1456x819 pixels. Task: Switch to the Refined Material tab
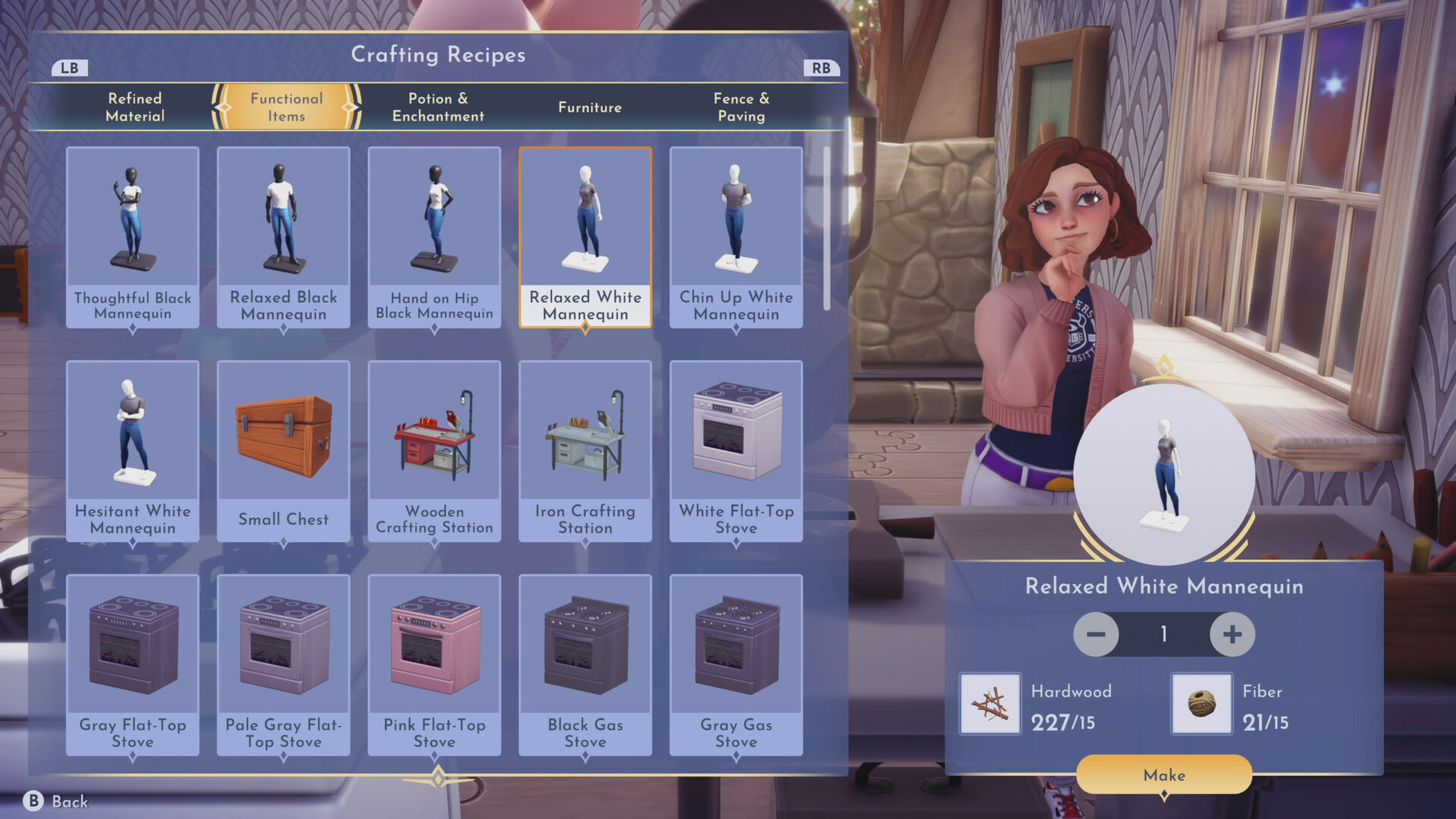[x=135, y=107]
